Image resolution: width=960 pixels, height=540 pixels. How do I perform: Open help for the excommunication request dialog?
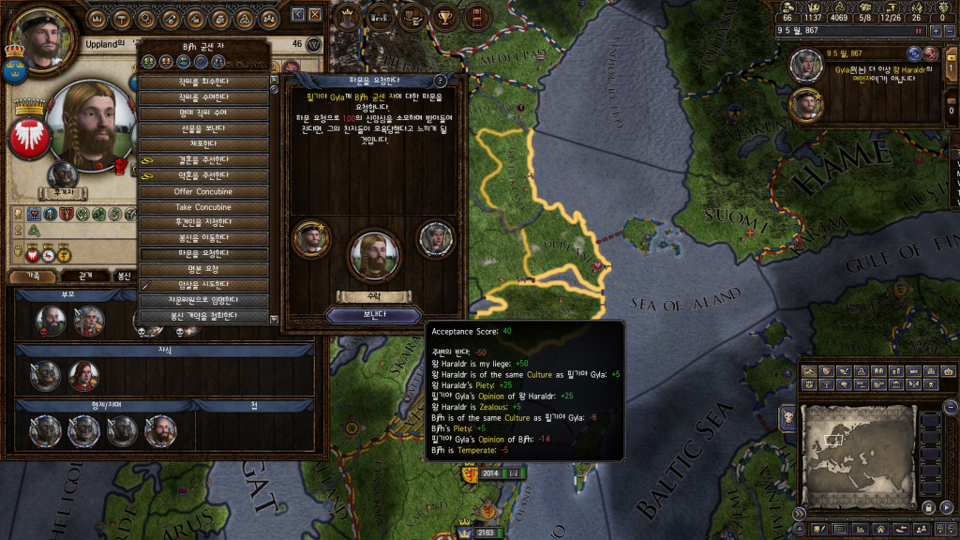(x=440, y=80)
